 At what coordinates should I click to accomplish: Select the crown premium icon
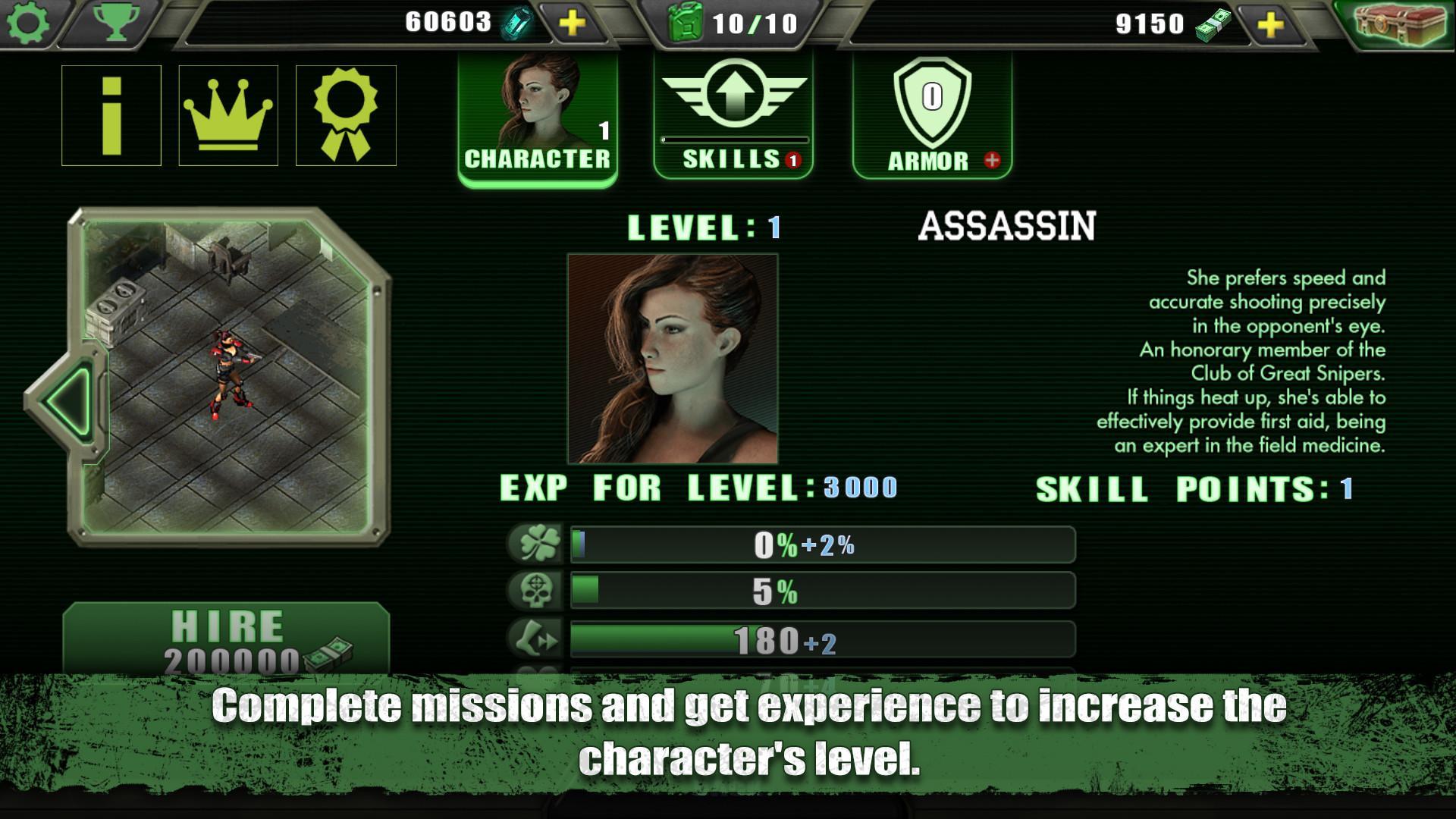coord(229,115)
